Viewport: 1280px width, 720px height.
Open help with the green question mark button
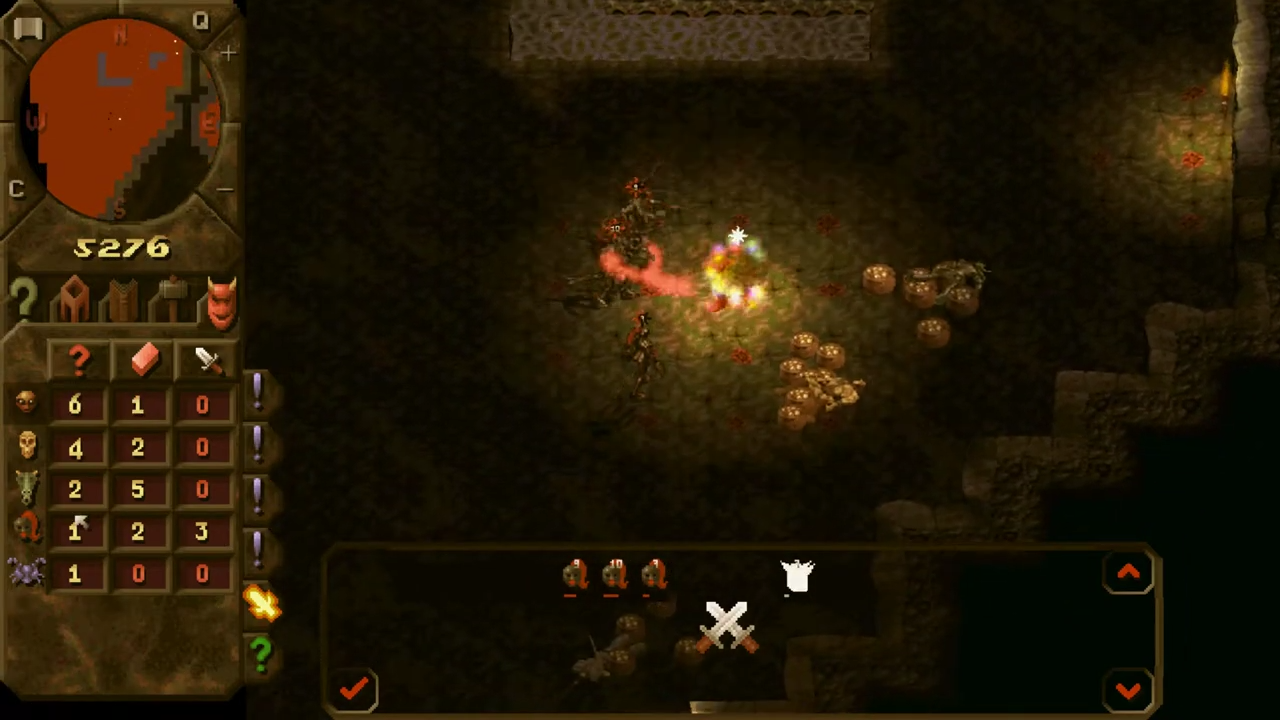point(260,655)
